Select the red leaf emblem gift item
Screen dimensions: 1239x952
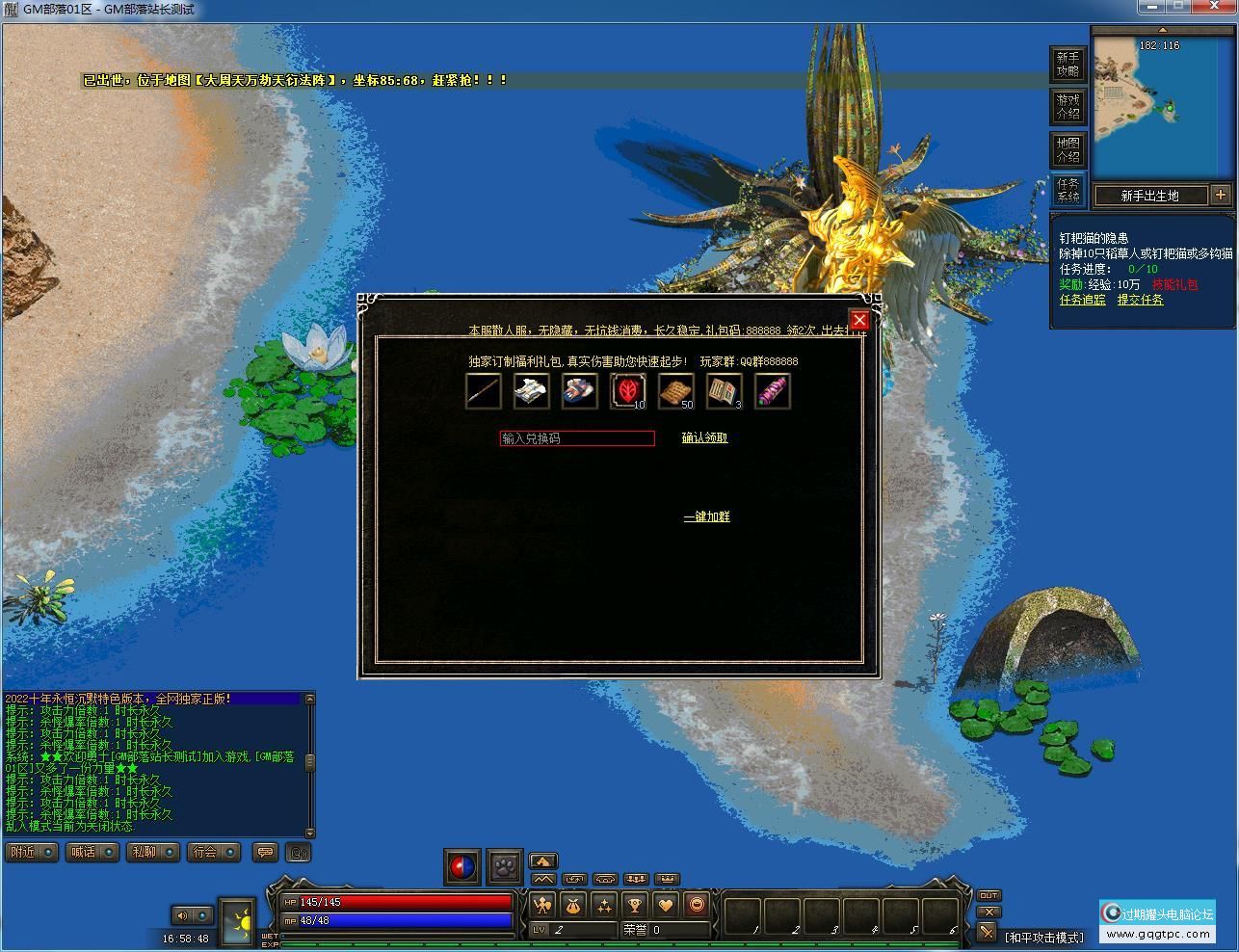pos(628,391)
